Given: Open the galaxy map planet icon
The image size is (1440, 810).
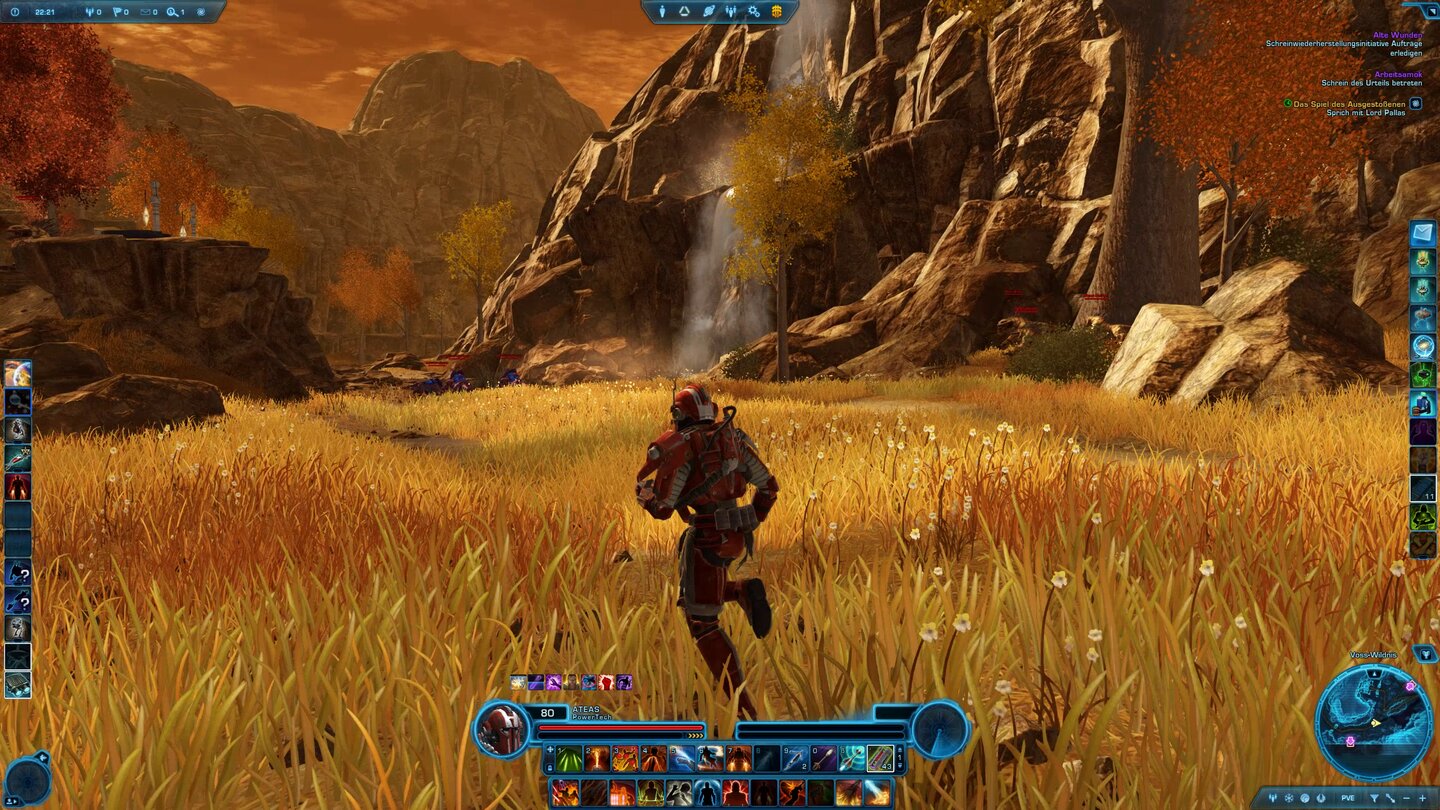Looking at the screenshot, I should (x=708, y=11).
